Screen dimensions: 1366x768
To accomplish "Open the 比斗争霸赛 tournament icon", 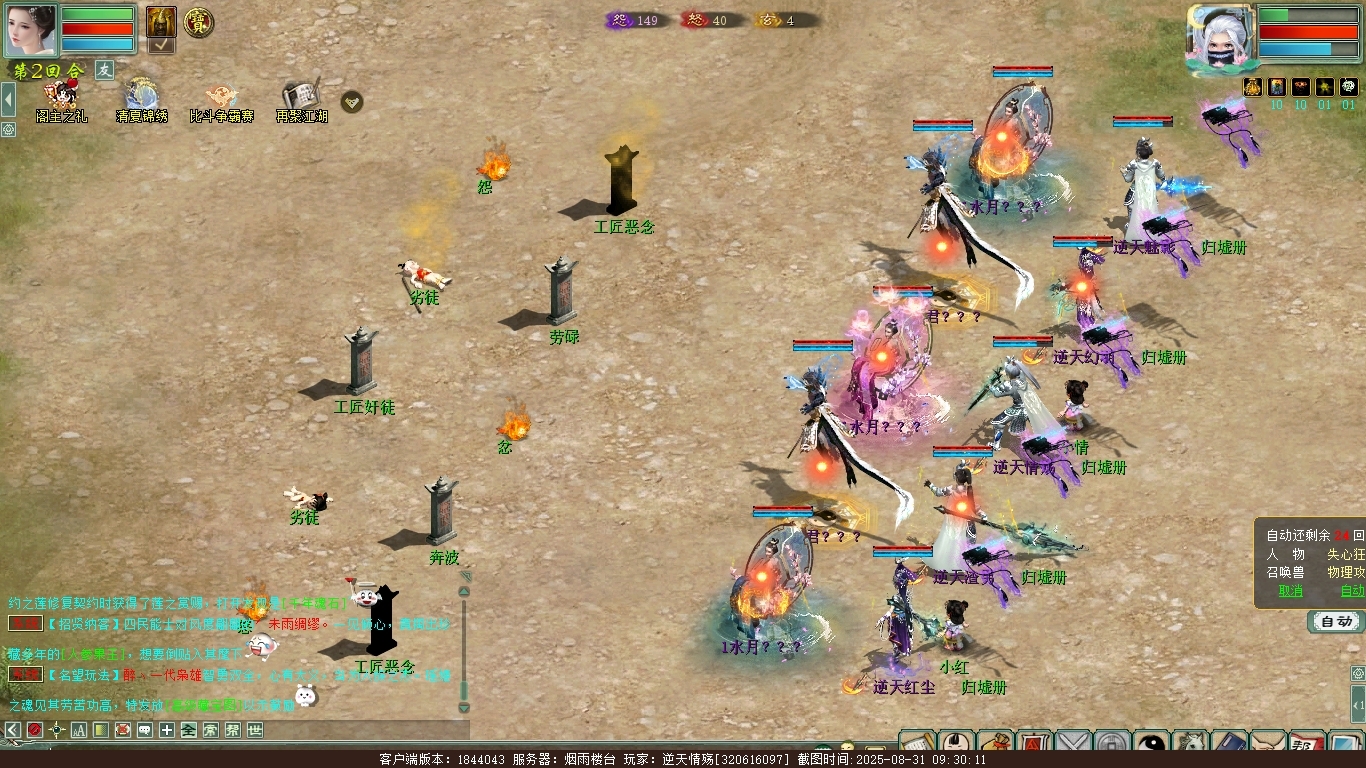I will pos(221,98).
